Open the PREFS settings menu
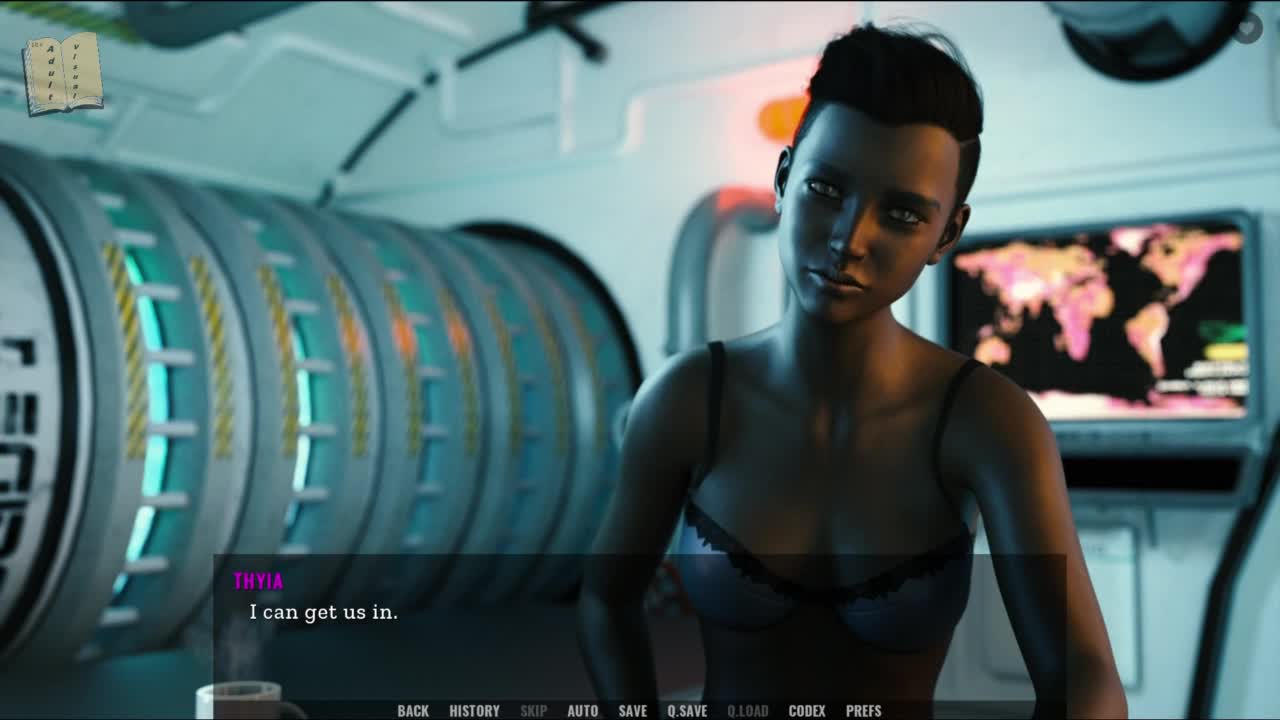Screen dimensions: 1280x720 click(x=864, y=711)
